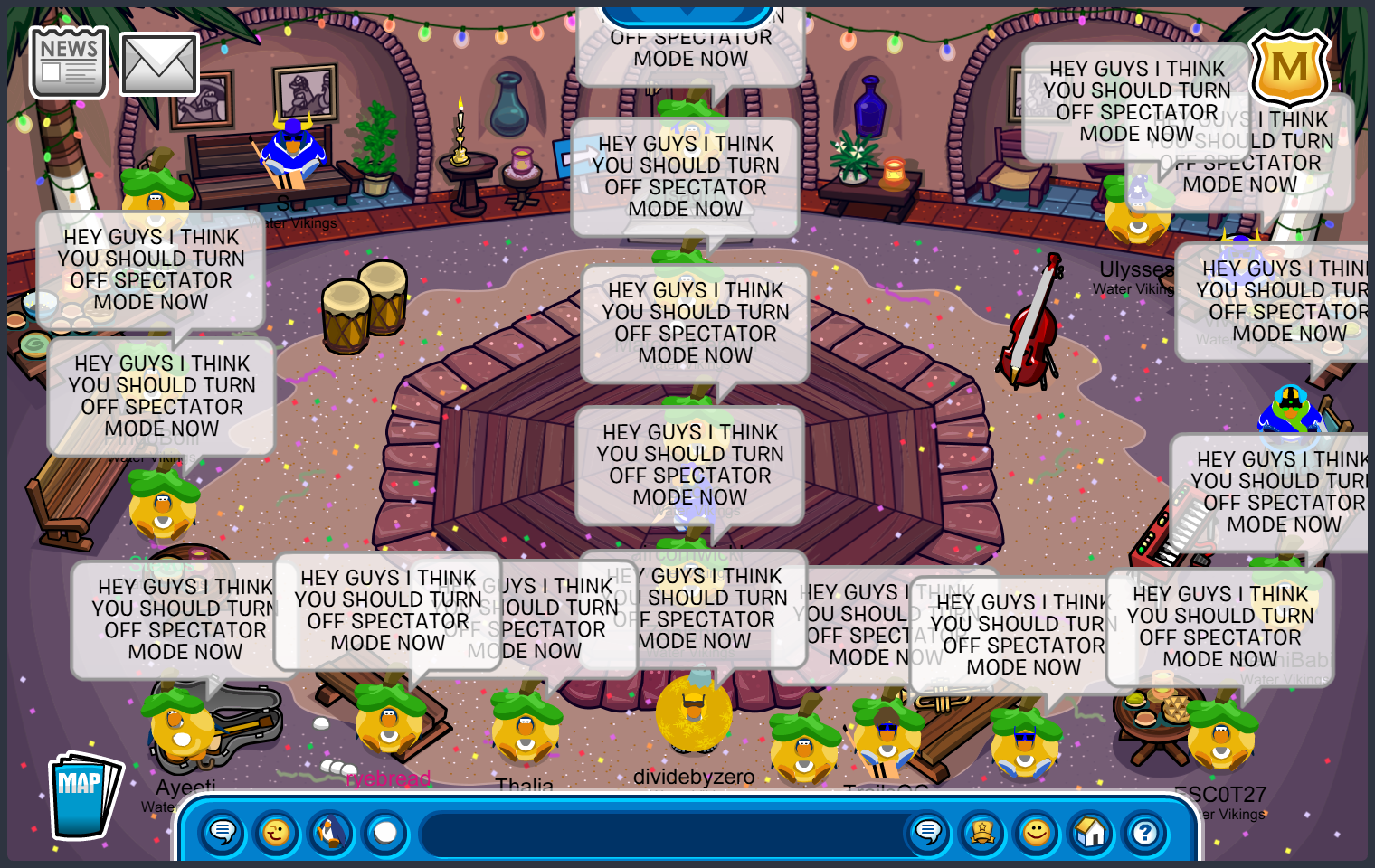The height and width of the screenshot is (868, 1375).
Task: Focus the chat message text bar
Action: coord(660,834)
